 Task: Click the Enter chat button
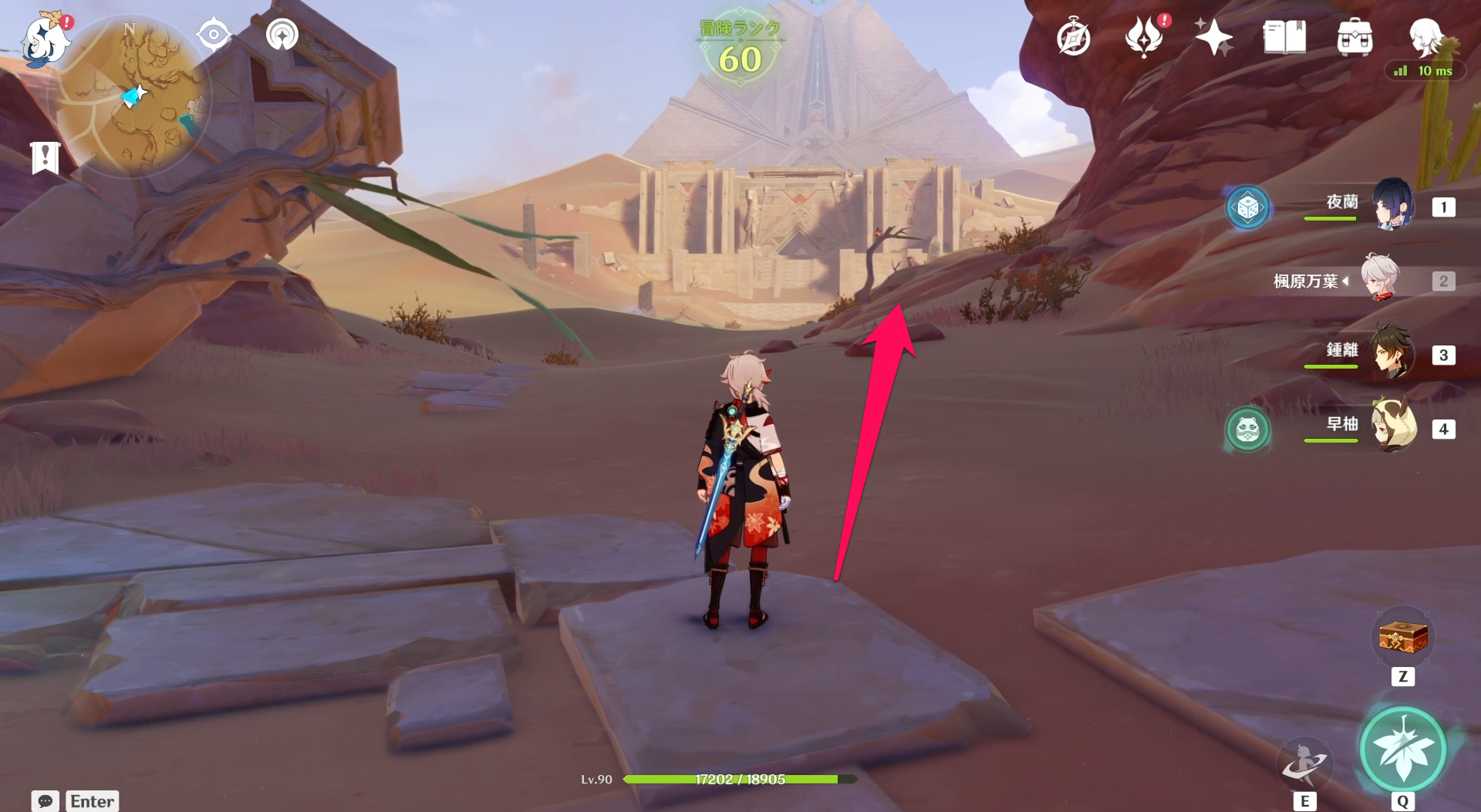[92, 801]
